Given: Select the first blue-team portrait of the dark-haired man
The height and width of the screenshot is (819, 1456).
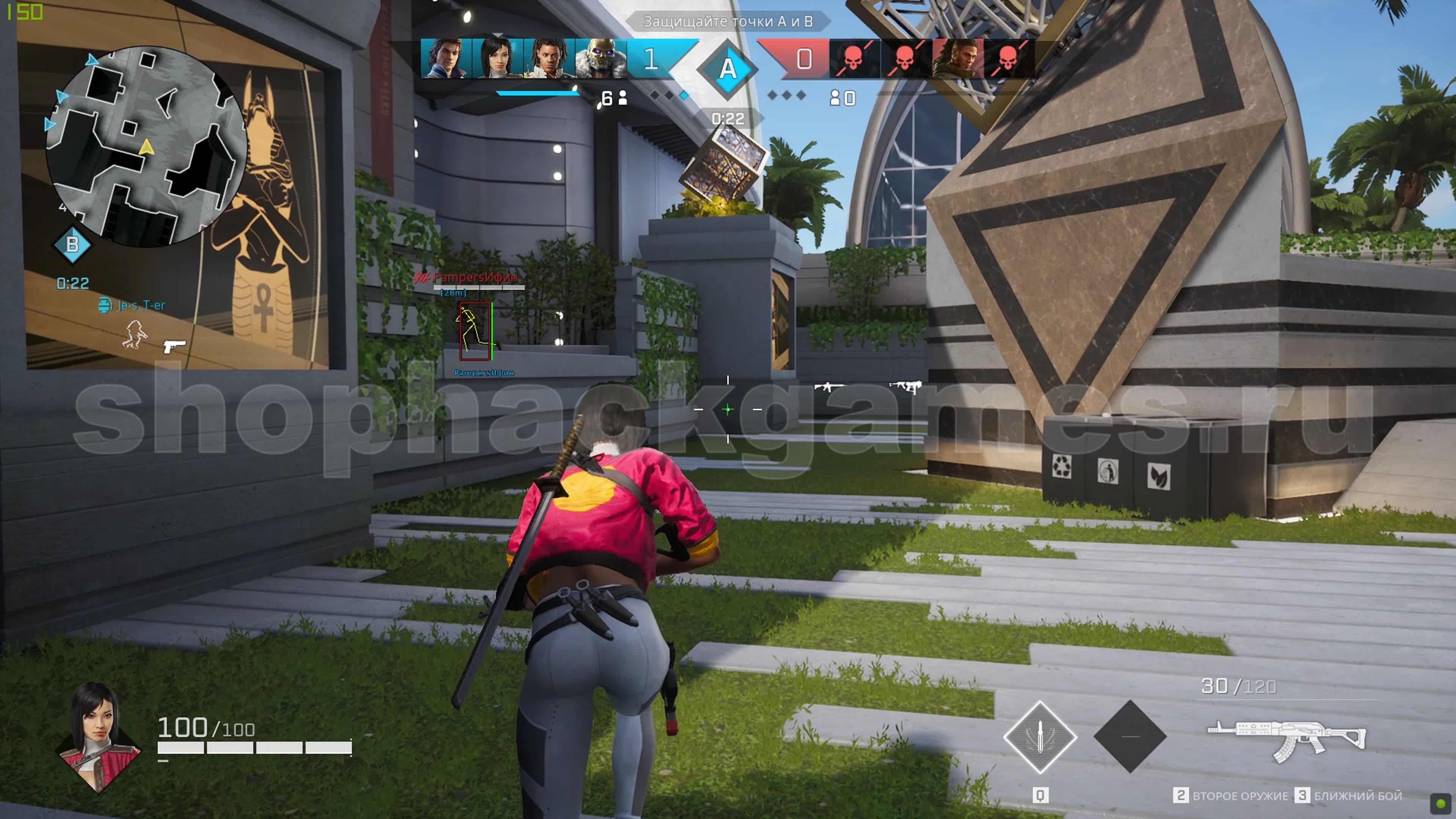Looking at the screenshot, I should point(446,58).
